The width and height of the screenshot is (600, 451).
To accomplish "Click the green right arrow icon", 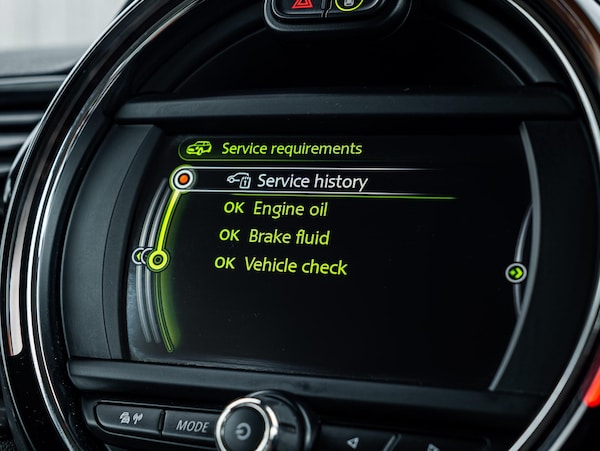I will [x=516, y=272].
